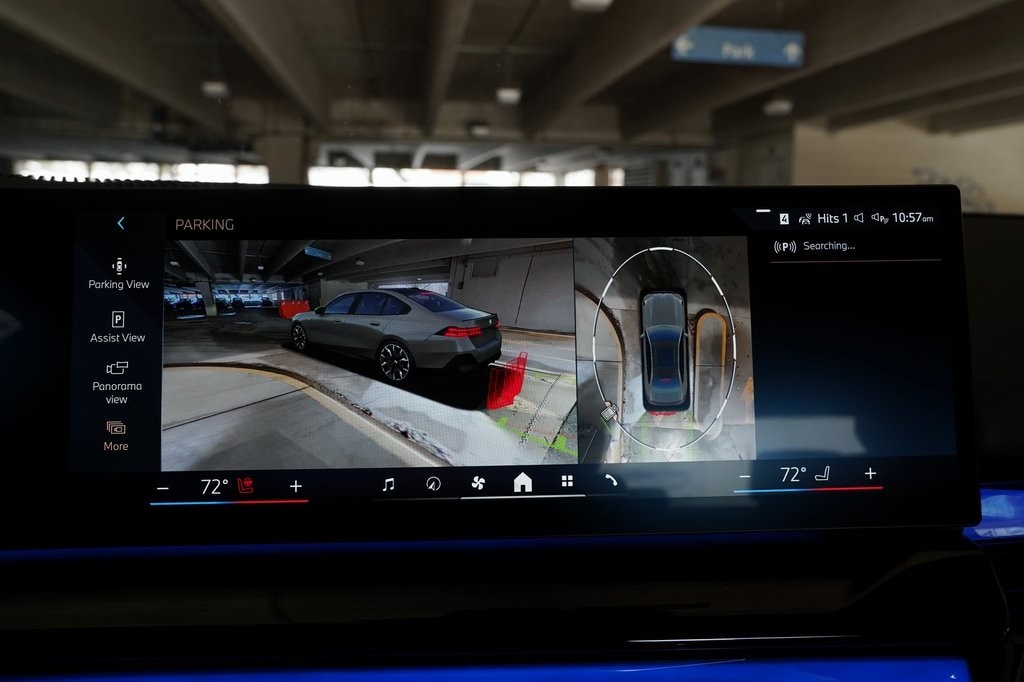1024x682 pixels.
Task: Go back using the arrow above the parking menu
Action: [x=121, y=223]
